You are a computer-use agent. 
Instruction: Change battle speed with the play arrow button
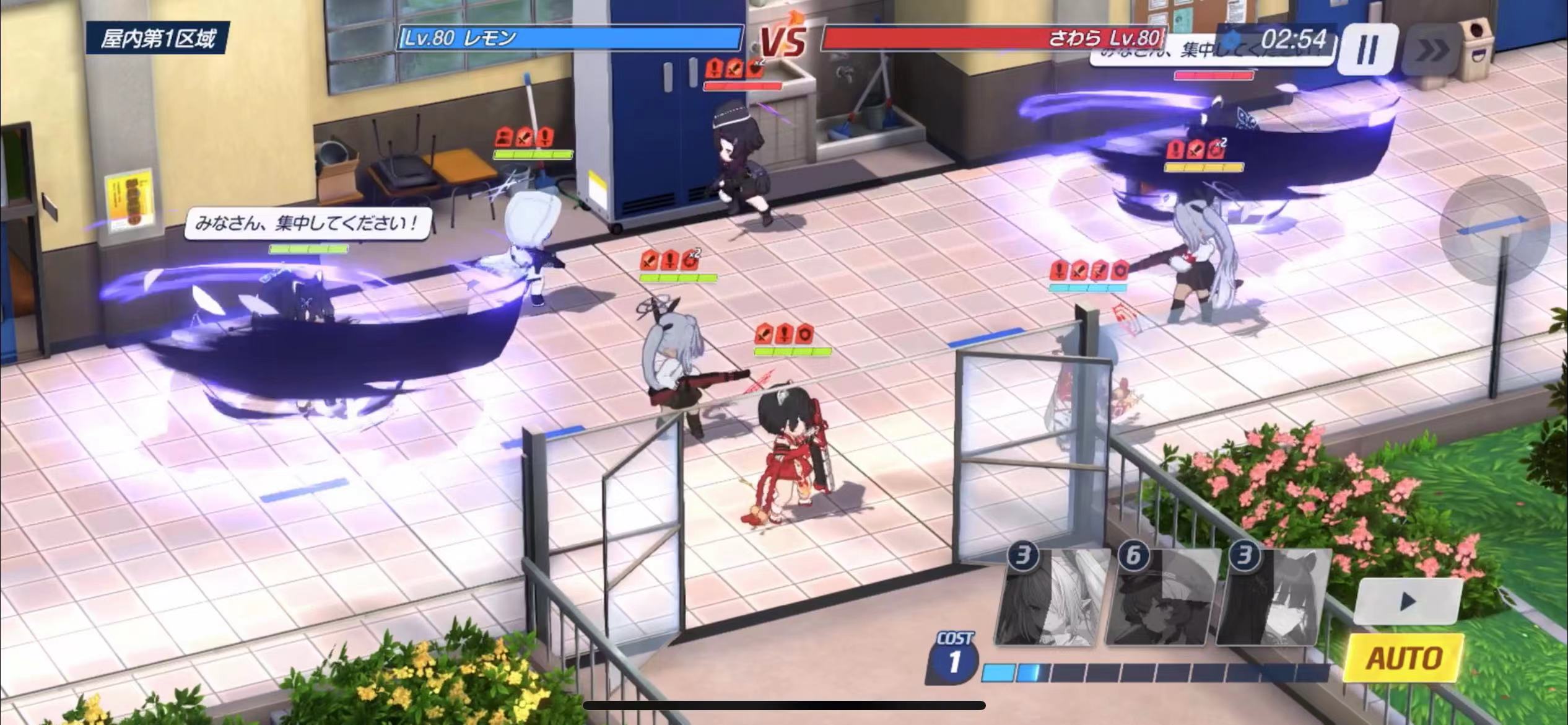(1408, 600)
